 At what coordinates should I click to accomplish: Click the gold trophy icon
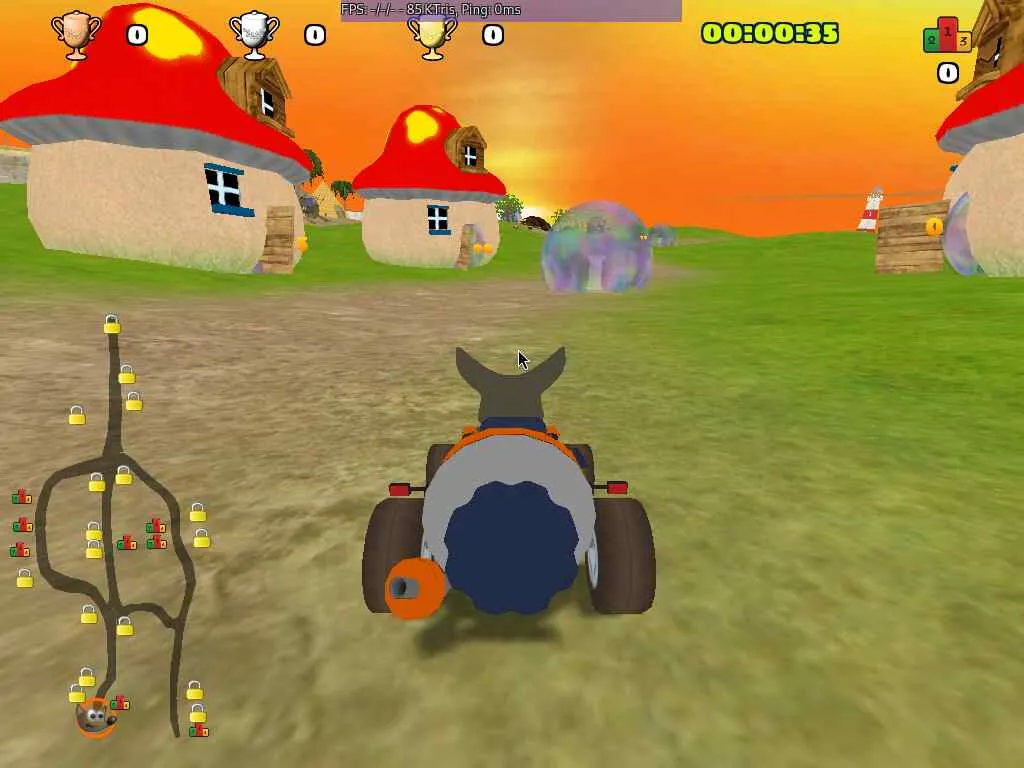432,36
